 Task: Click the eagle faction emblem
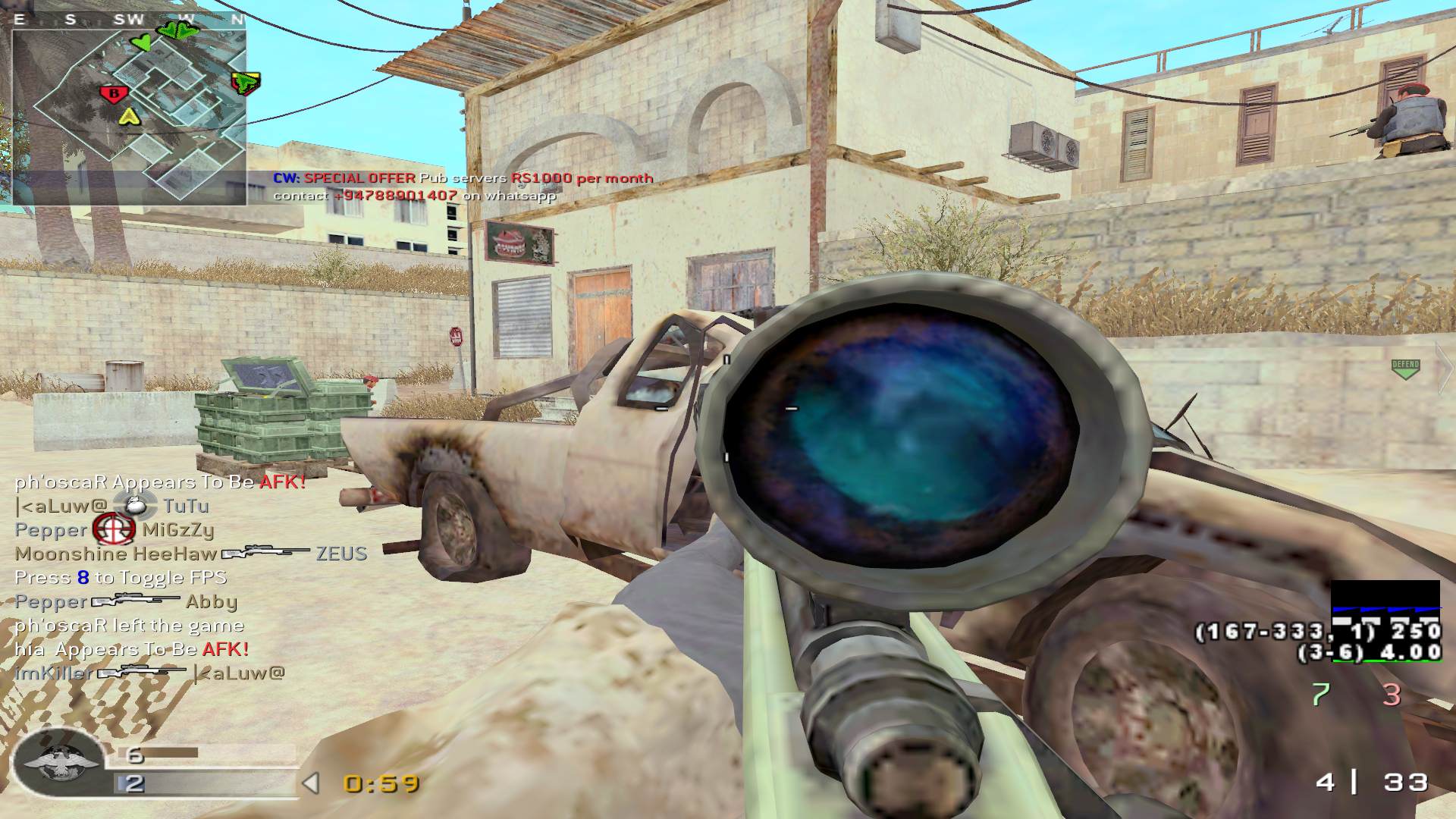point(60,762)
